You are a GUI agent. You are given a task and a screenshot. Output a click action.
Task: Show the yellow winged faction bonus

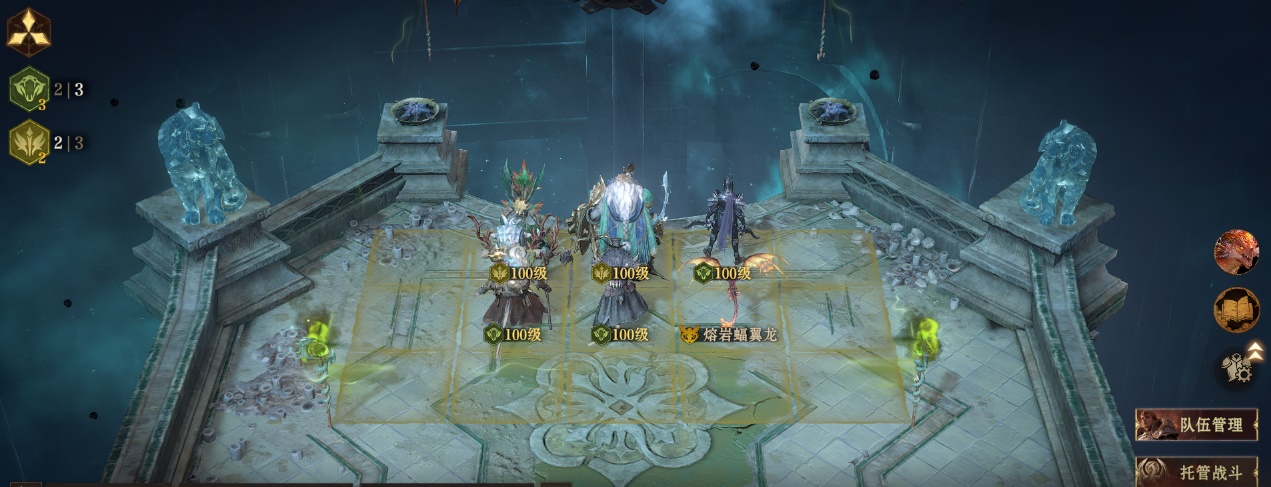point(29,142)
